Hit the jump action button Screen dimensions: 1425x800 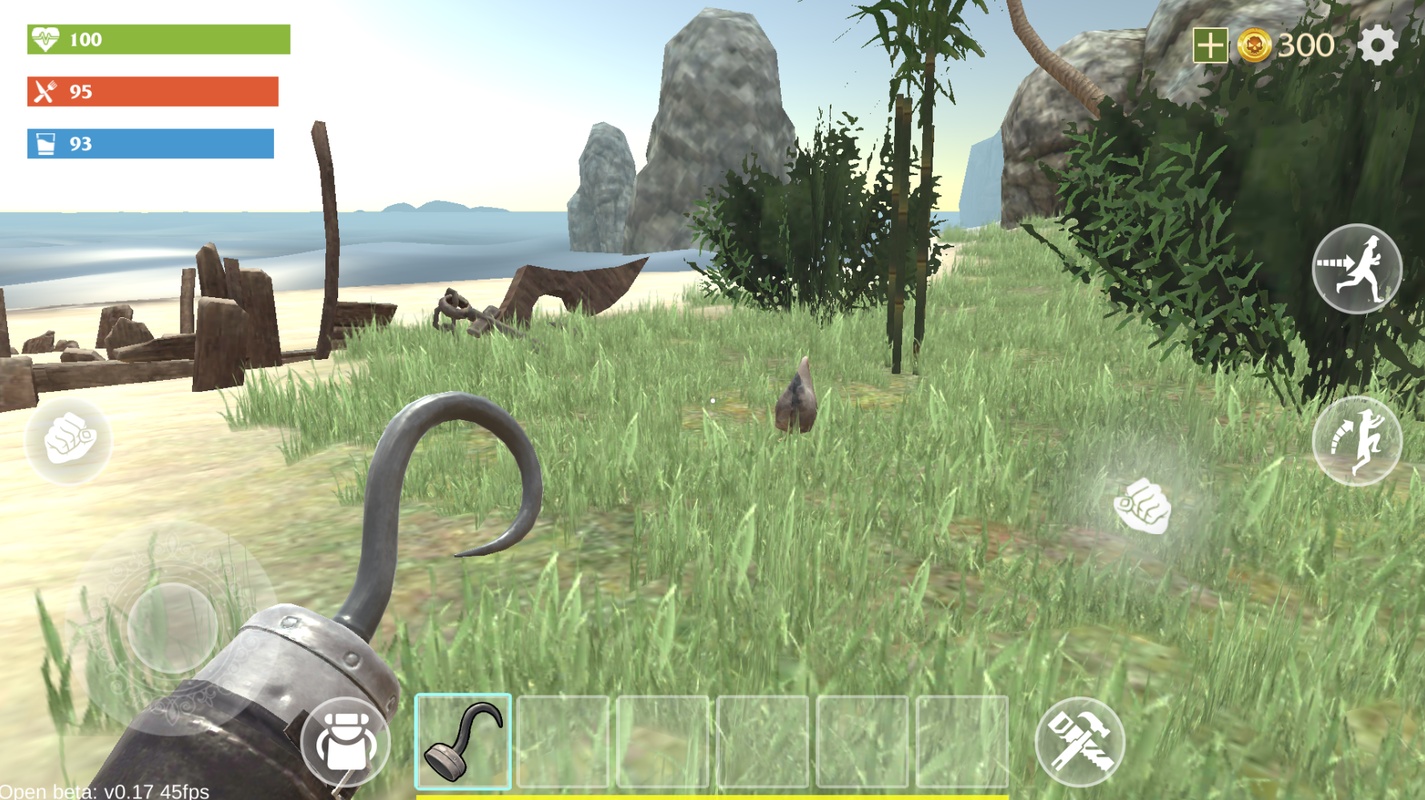(x=1356, y=441)
